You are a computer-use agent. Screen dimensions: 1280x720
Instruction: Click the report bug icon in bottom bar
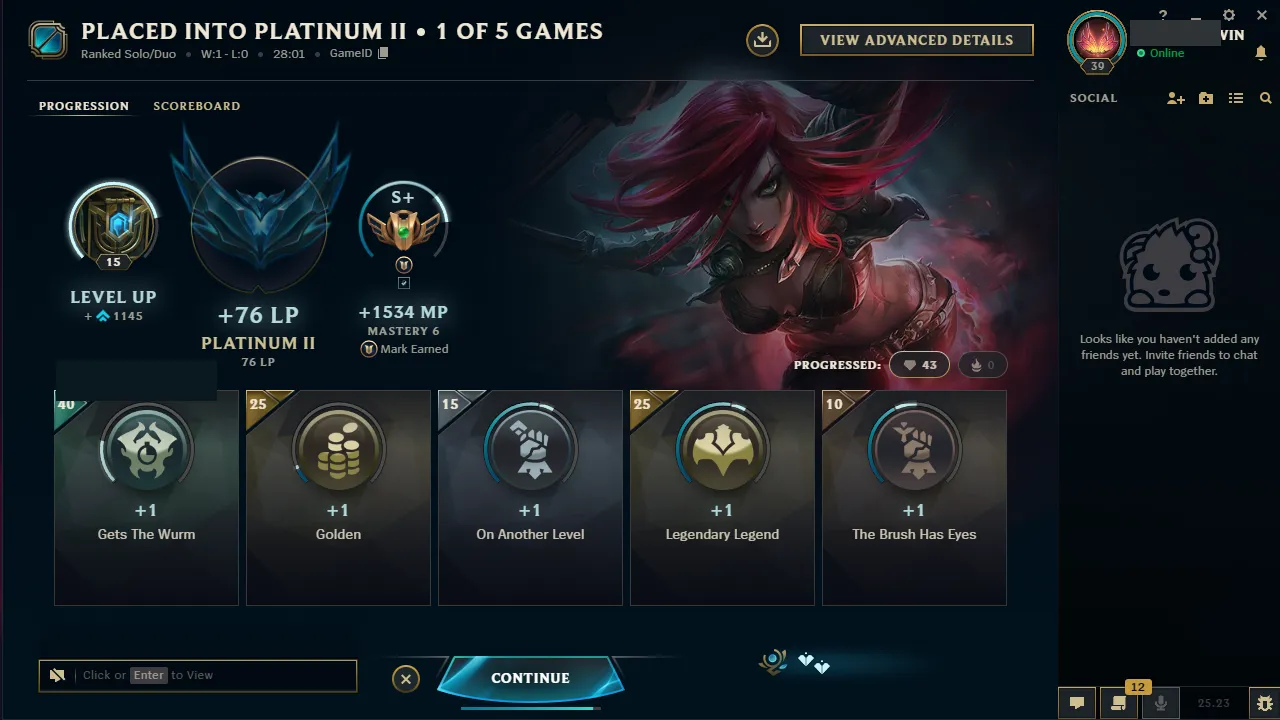(1264, 703)
